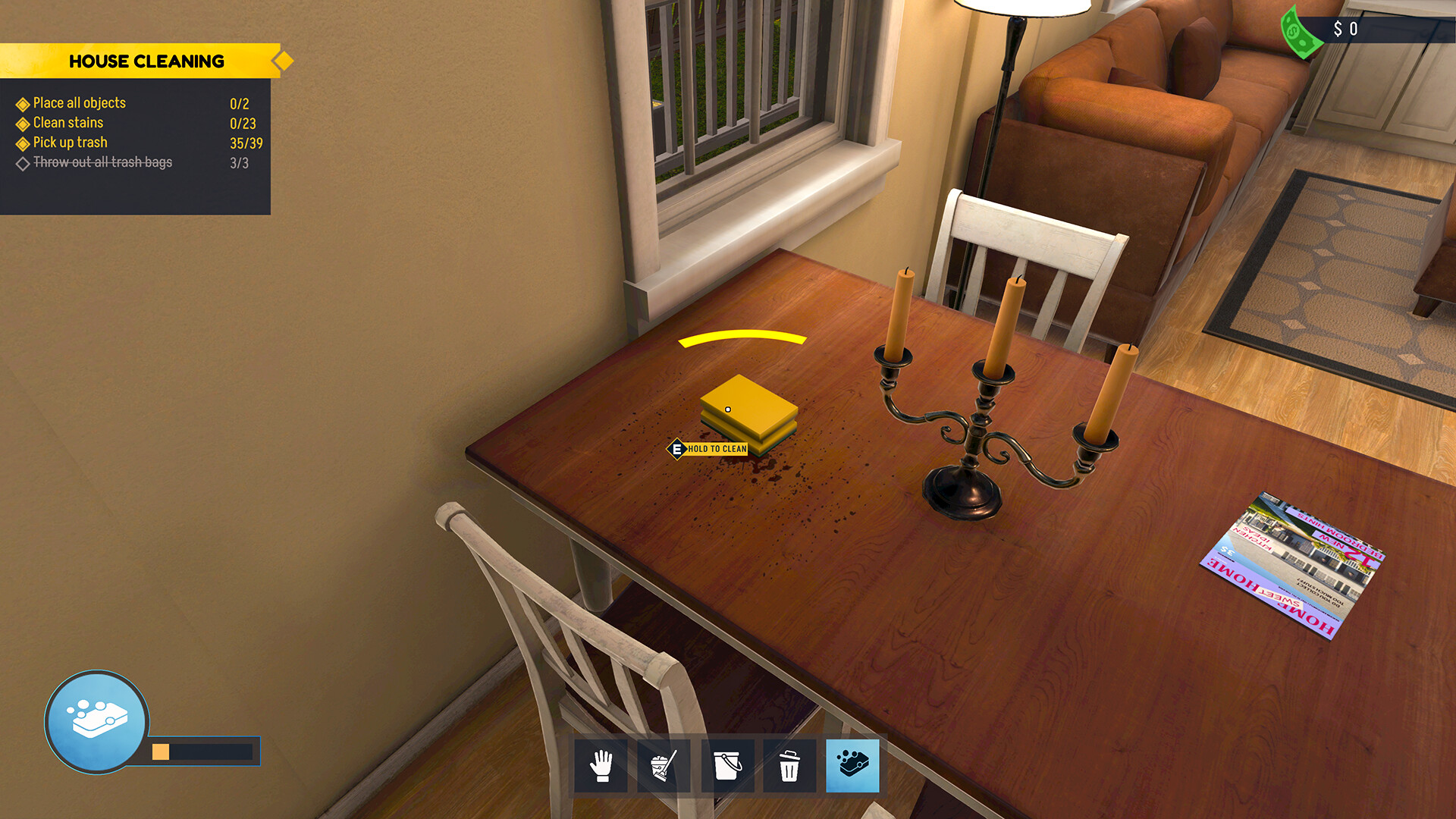The width and height of the screenshot is (1456, 819).
Task: Toggle the completed Throw out all trash bags marker
Action: [23, 162]
